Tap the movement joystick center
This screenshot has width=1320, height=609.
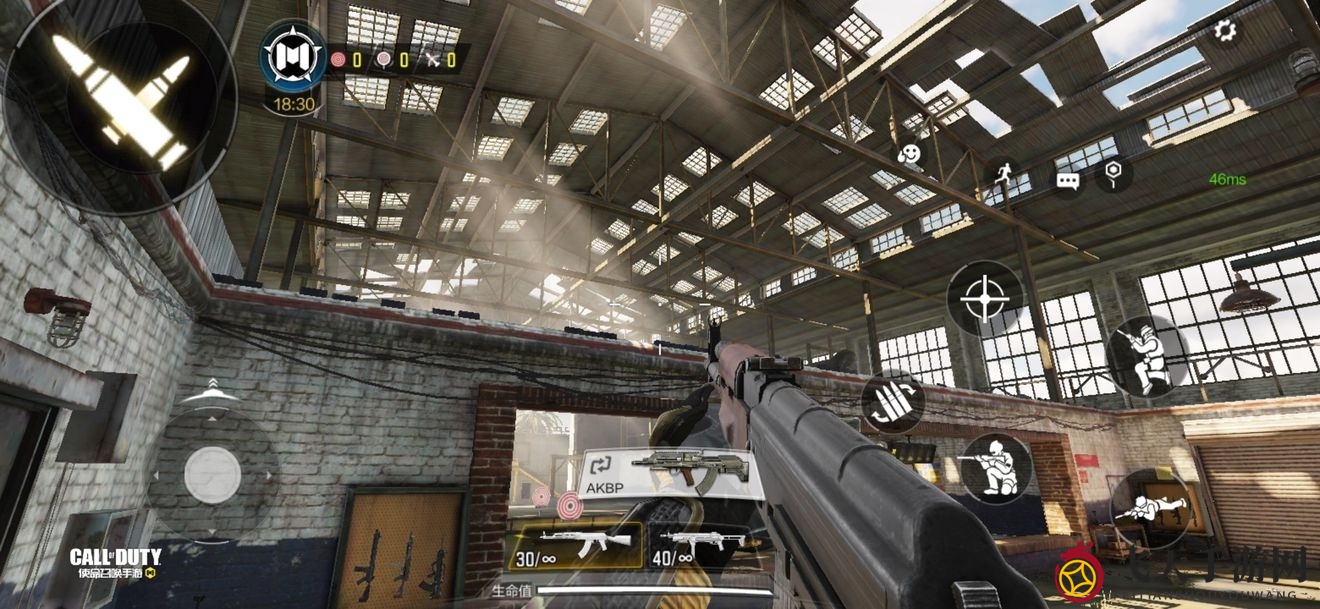[x=212, y=474]
